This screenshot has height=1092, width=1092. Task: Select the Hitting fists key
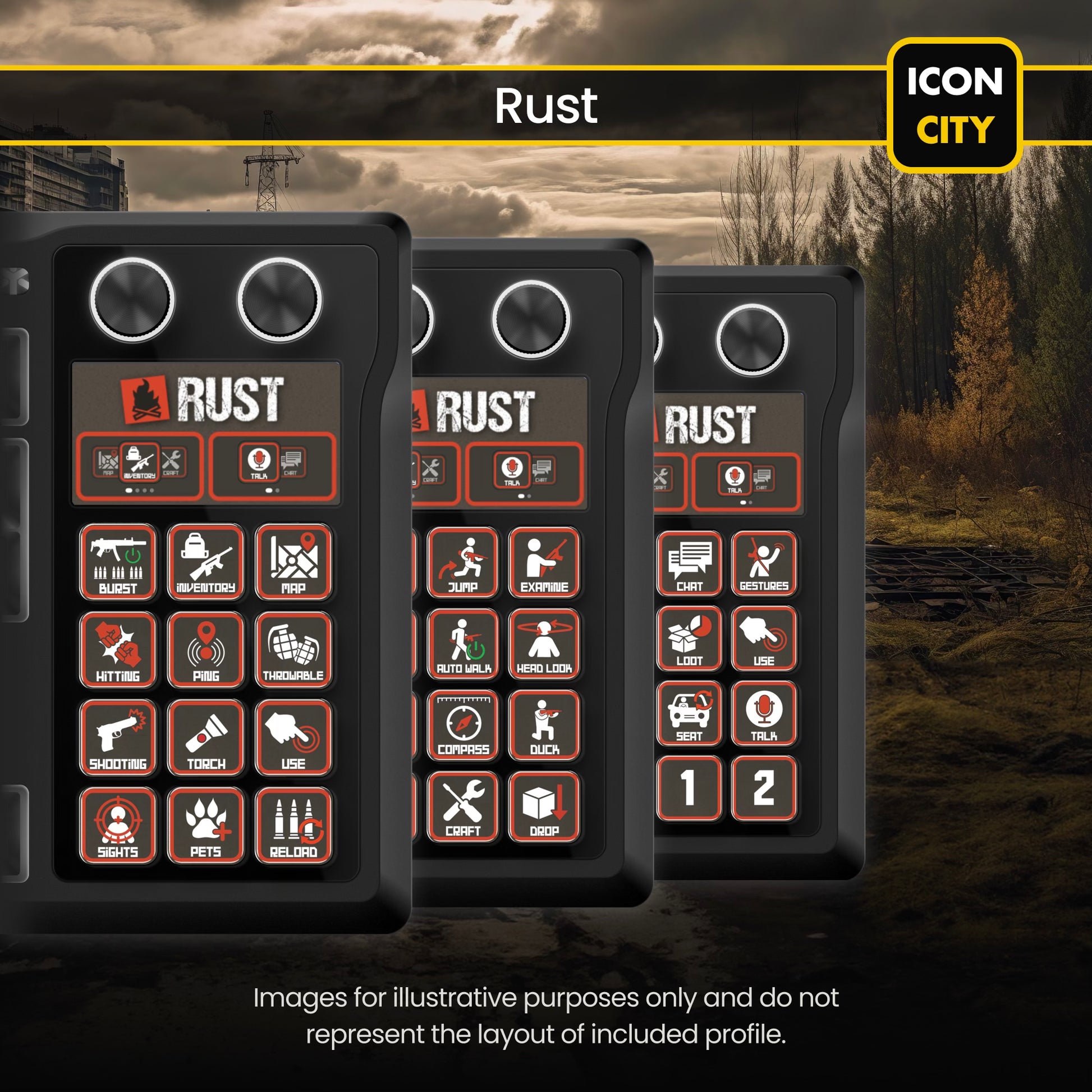[118, 649]
